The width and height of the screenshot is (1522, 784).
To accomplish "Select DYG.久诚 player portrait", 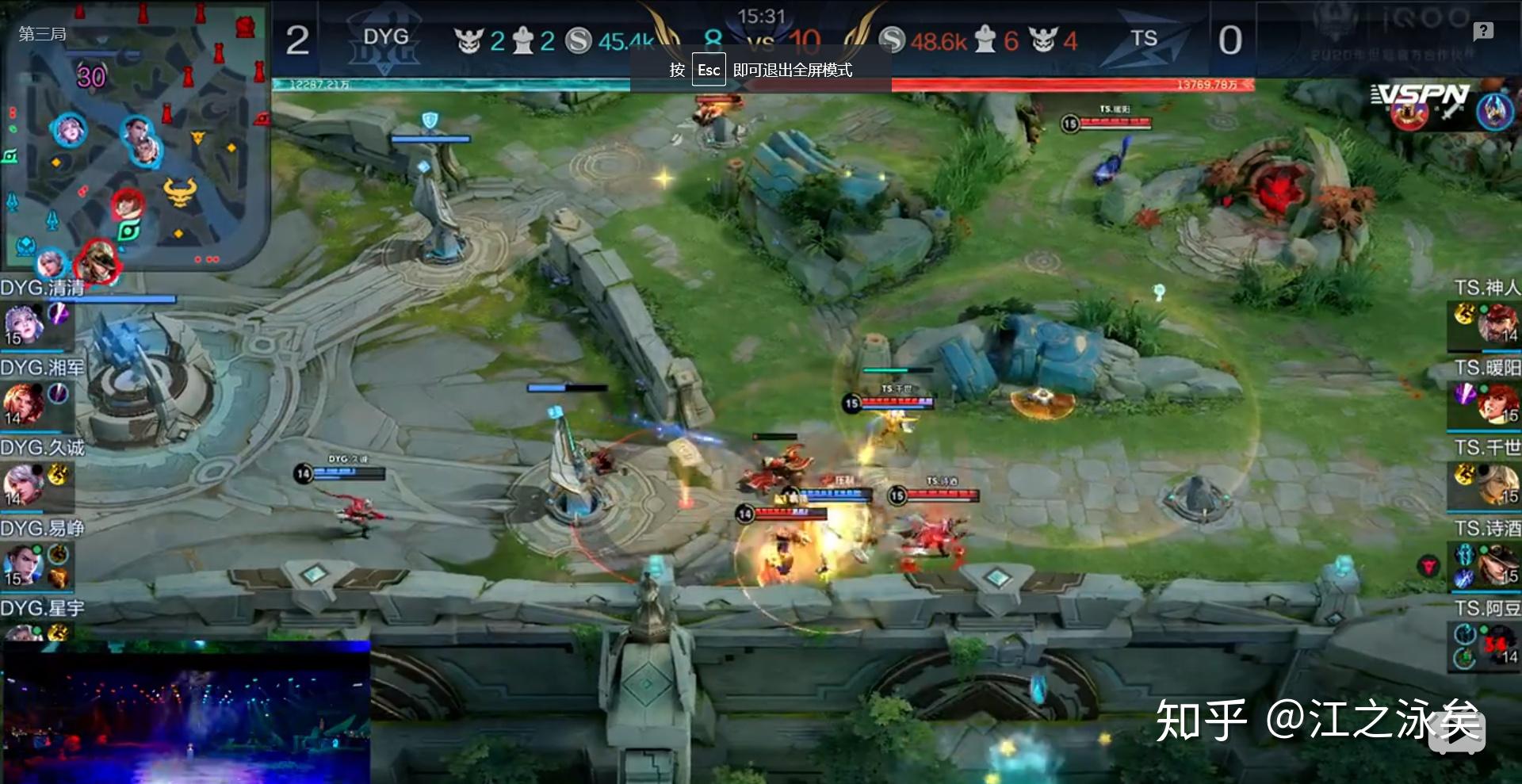I will (24, 484).
